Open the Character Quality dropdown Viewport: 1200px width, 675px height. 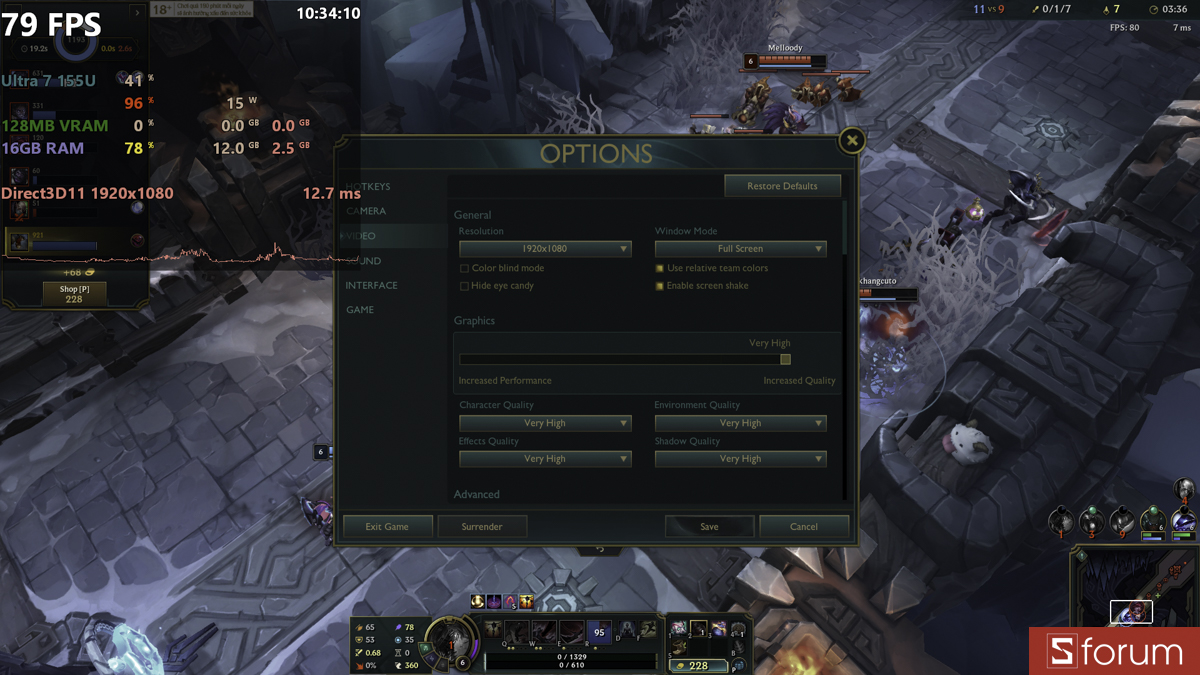click(545, 423)
